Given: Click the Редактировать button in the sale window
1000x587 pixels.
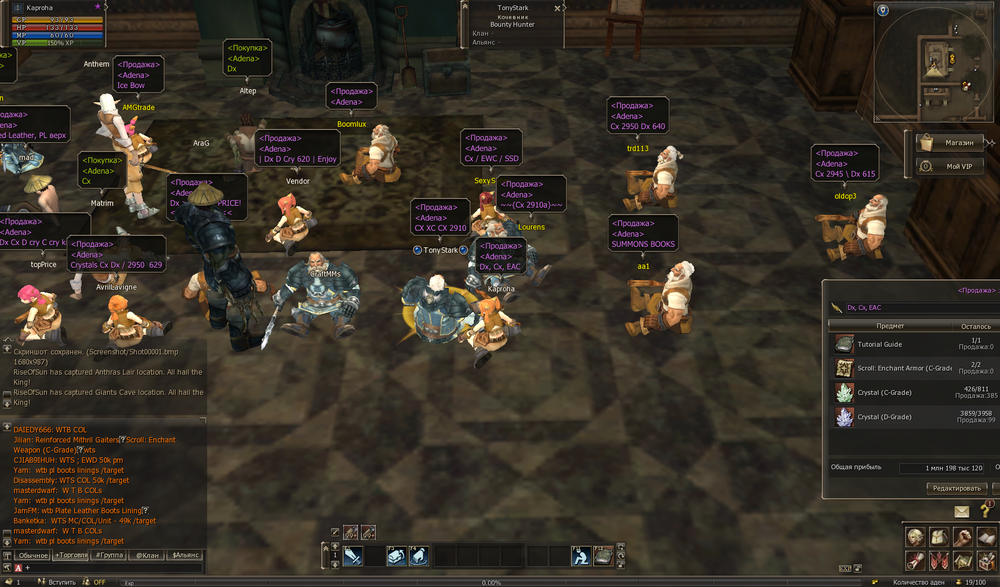Looking at the screenshot, I should coord(955,488).
